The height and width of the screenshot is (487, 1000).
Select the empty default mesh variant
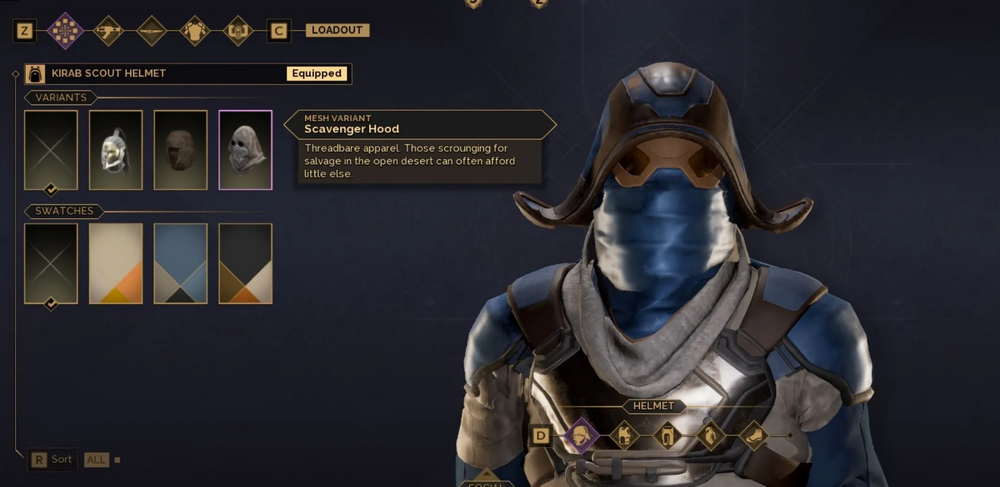pyautogui.click(x=51, y=150)
